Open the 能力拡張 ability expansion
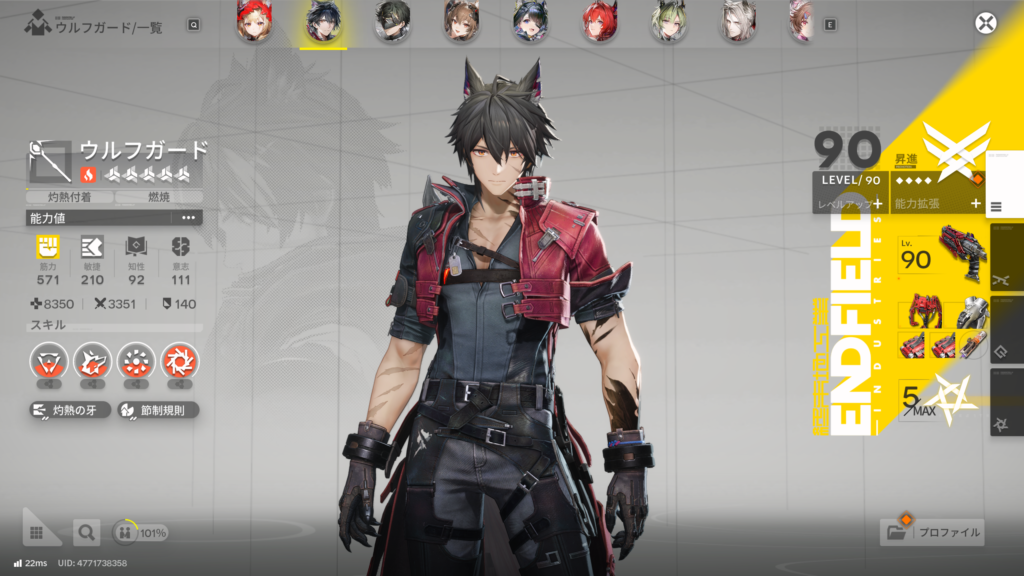Viewport: 1024px width, 576px height. coord(937,203)
